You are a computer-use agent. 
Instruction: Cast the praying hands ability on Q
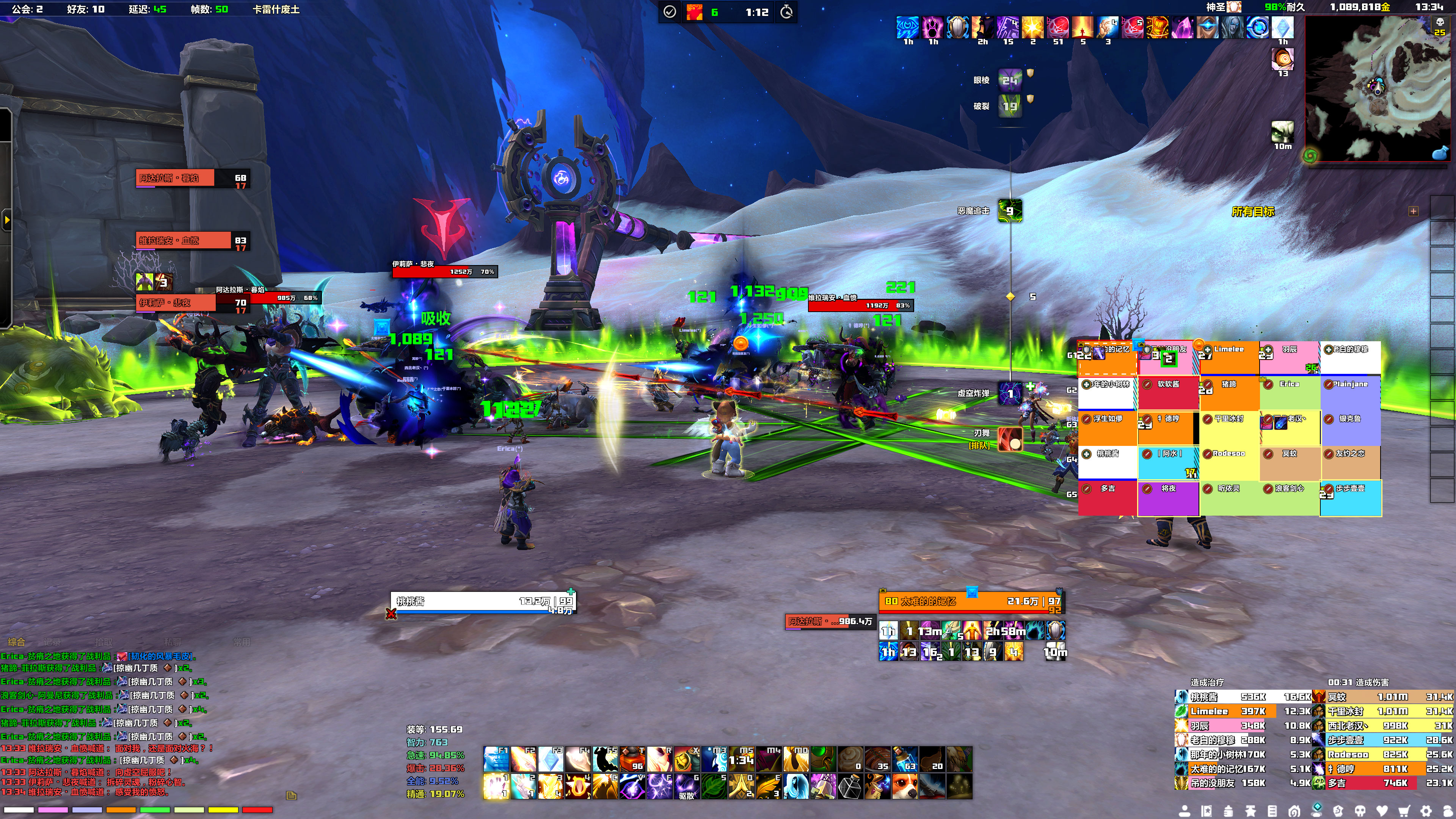click(x=741, y=786)
